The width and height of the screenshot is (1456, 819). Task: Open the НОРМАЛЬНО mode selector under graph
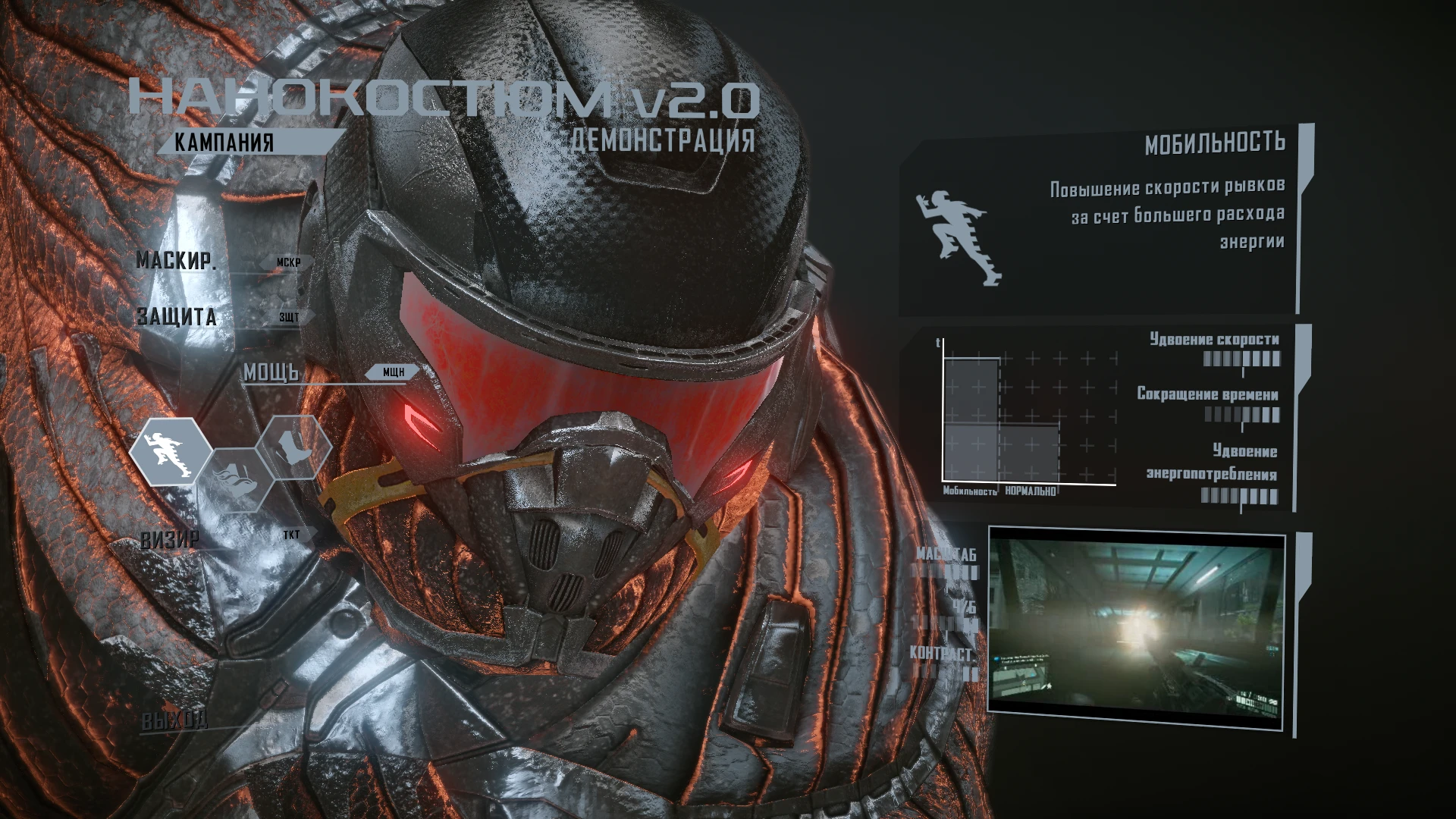click(x=1030, y=491)
